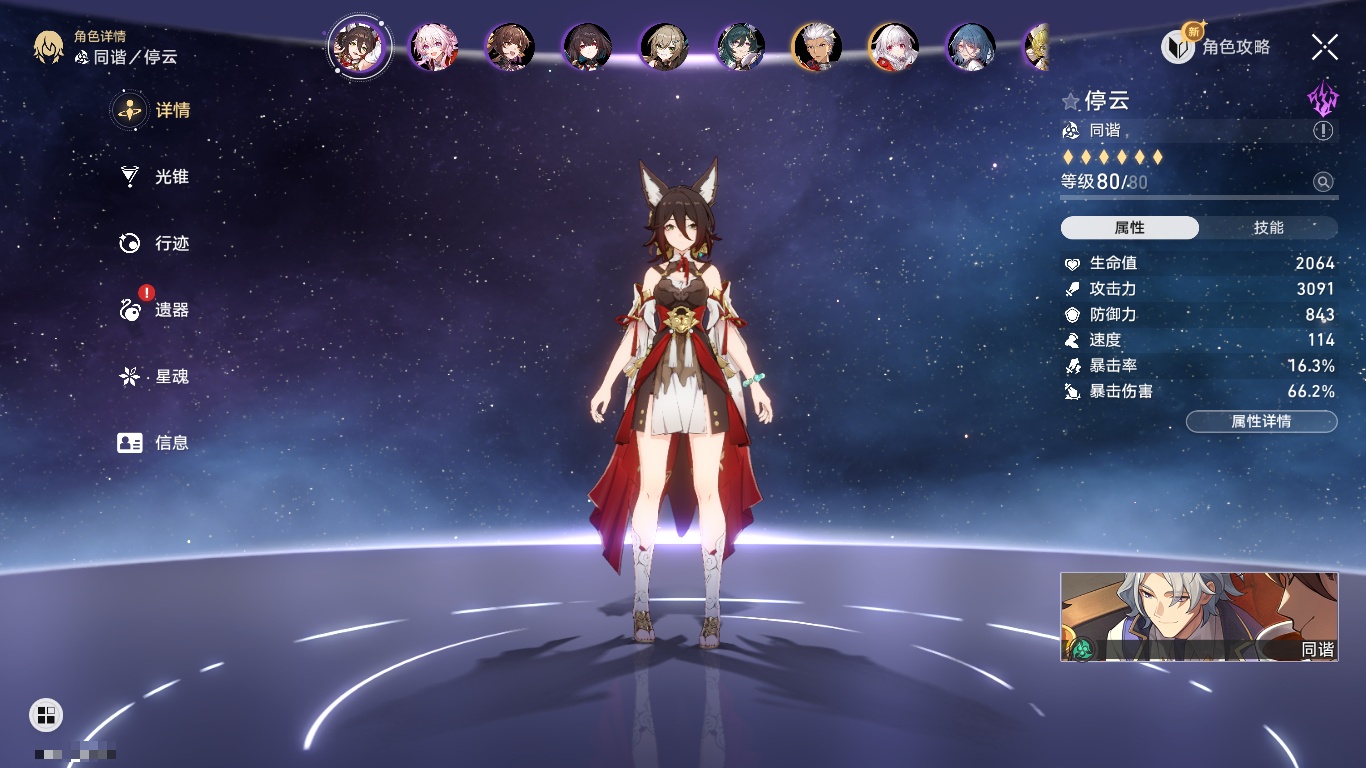Open the 详情 details menu entry

pyautogui.click(x=153, y=110)
